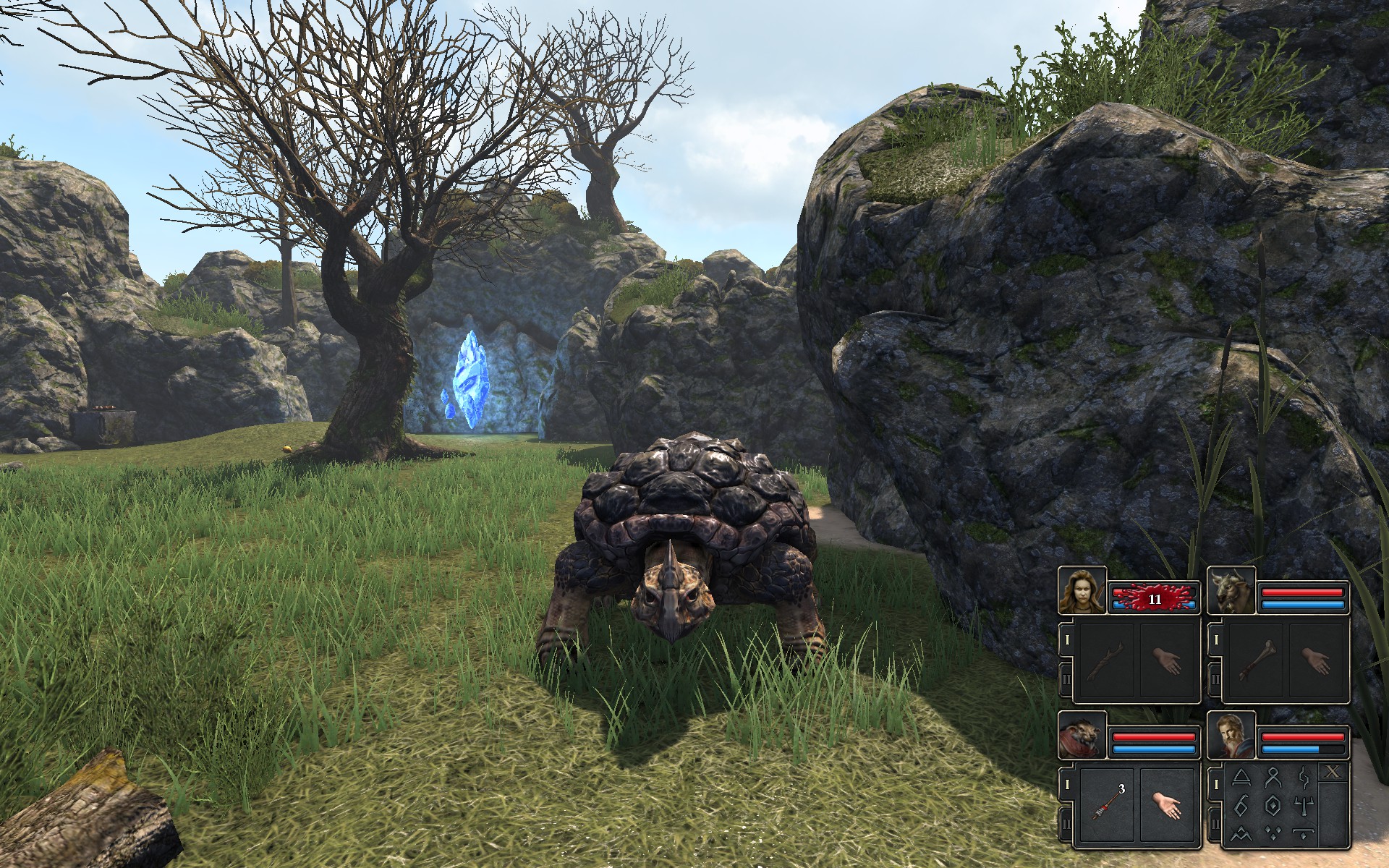Viewport: 1389px width, 868px height.
Task: Attack with the minotaur's bone club
Action: [1254, 661]
